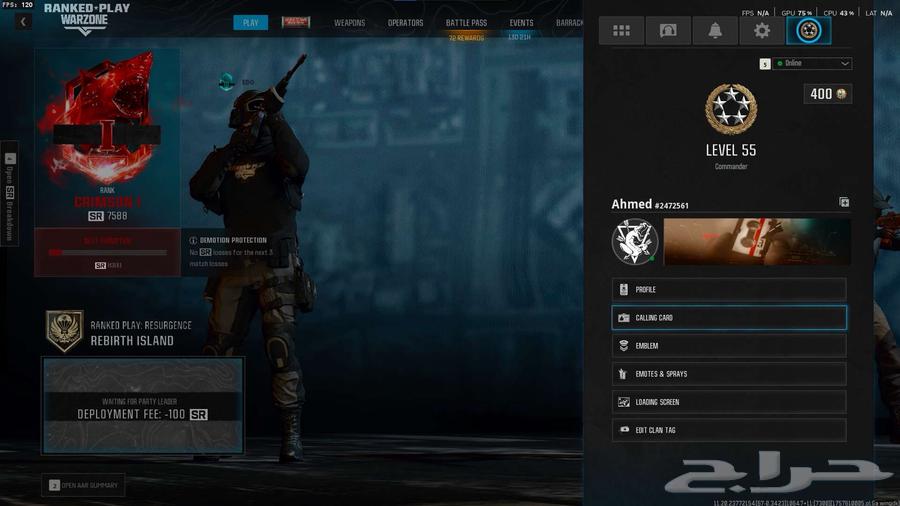Screen dimensions: 900x506
Task: Open the Battle Pass tab
Action: 466,23
